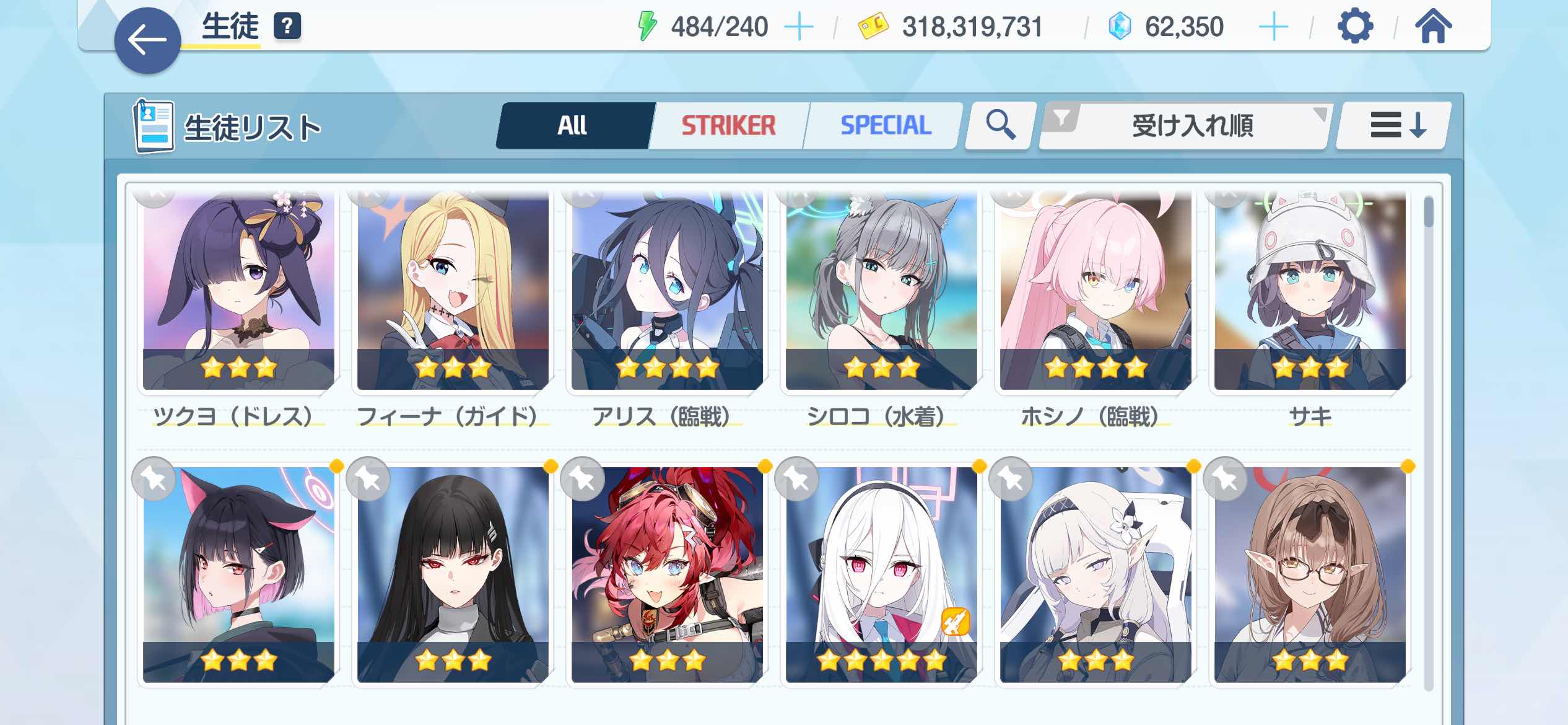
Task: Open the 受け入れ順 sort dropdown
Action: [x=1184, y=126]
